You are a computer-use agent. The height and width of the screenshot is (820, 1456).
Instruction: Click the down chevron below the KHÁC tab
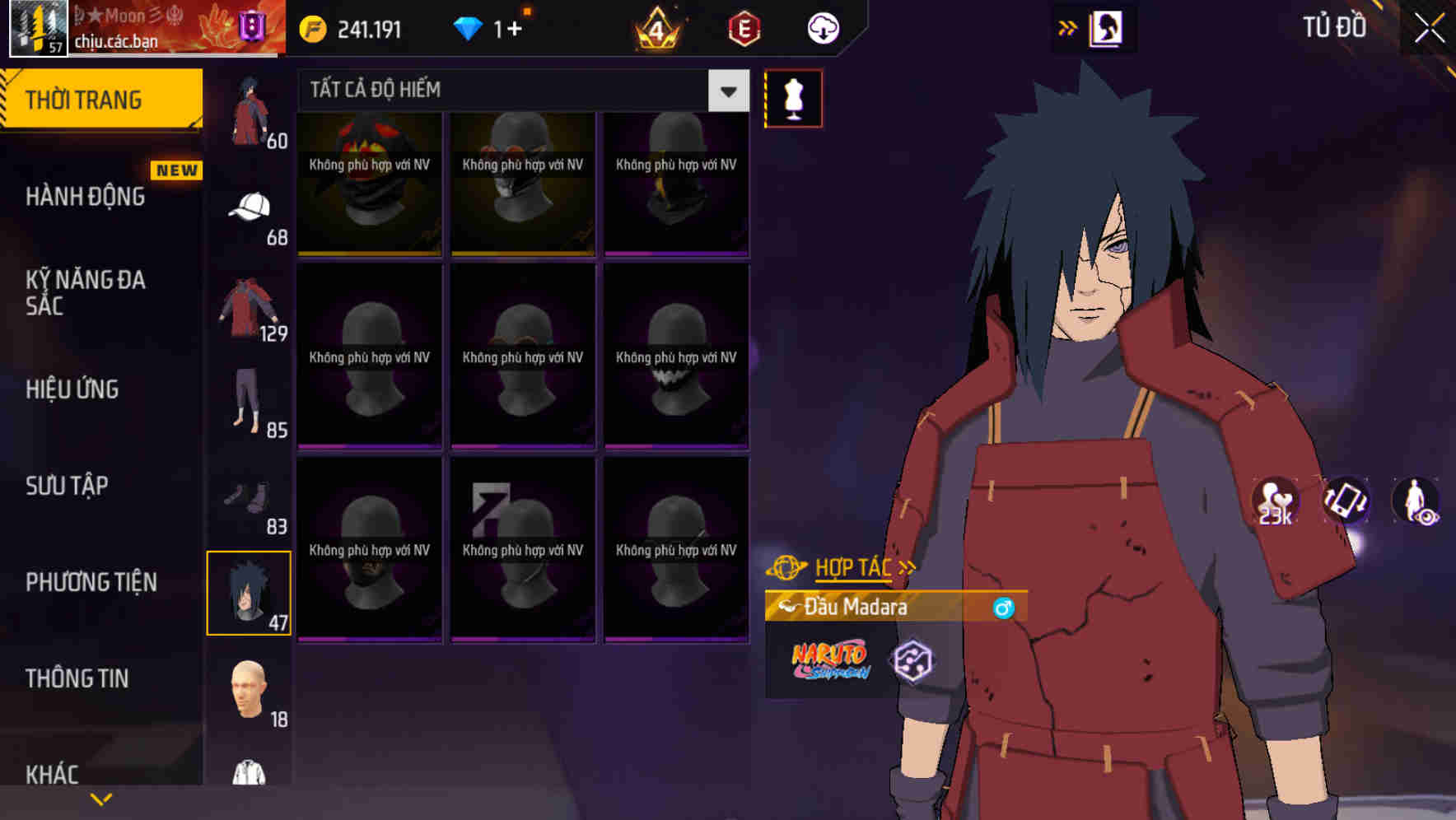(100, 800)
